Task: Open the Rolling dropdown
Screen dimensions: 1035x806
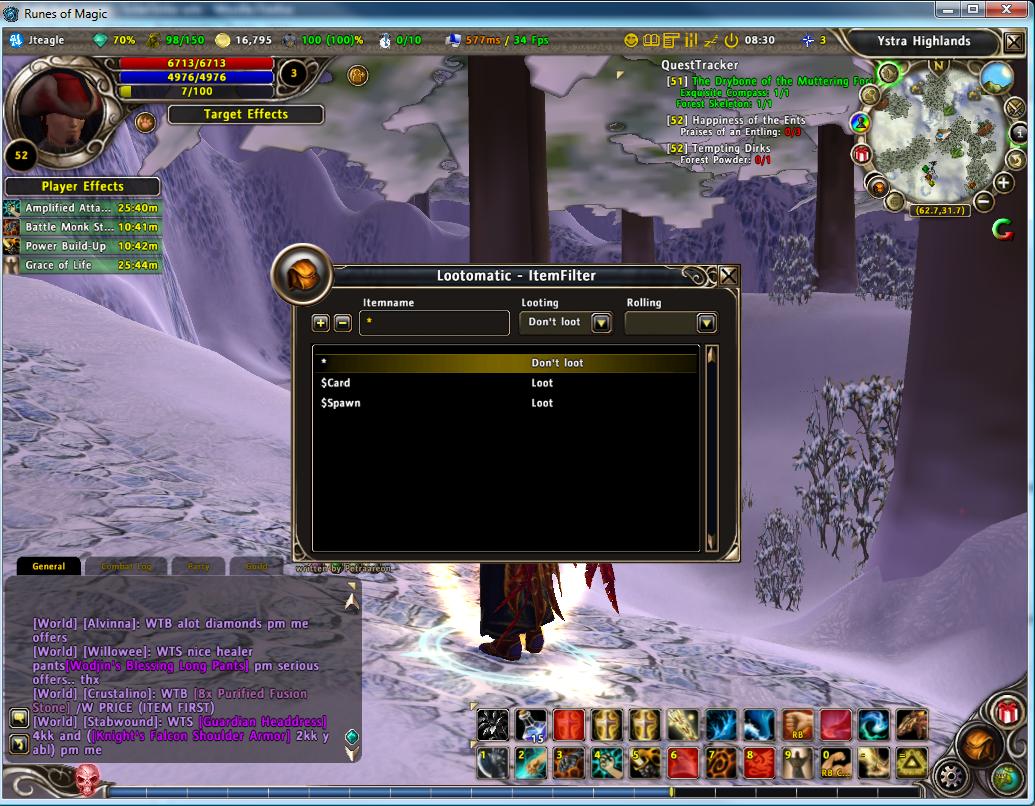Action: (x=707, y=322)
